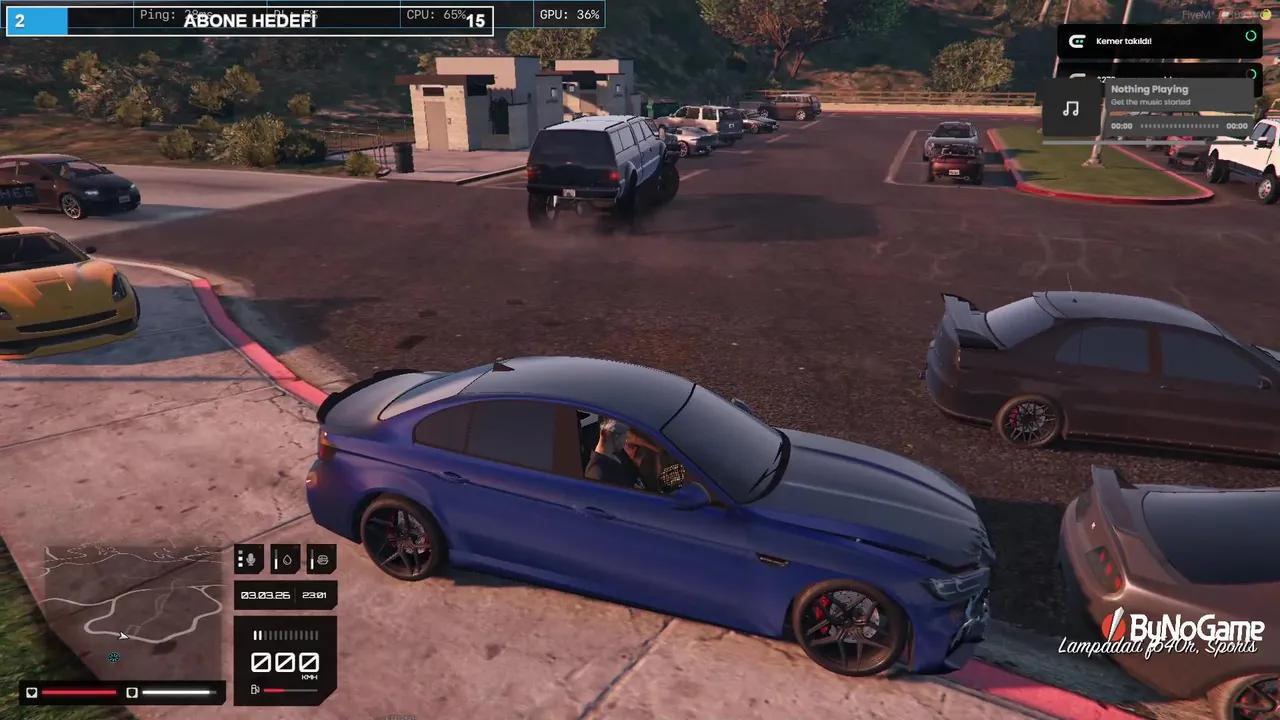The width and height of the screenshot is (1280, 720).
Task: Dismiss the "Kemer takıldı!" notification
Action: (x=1160, y=41)
